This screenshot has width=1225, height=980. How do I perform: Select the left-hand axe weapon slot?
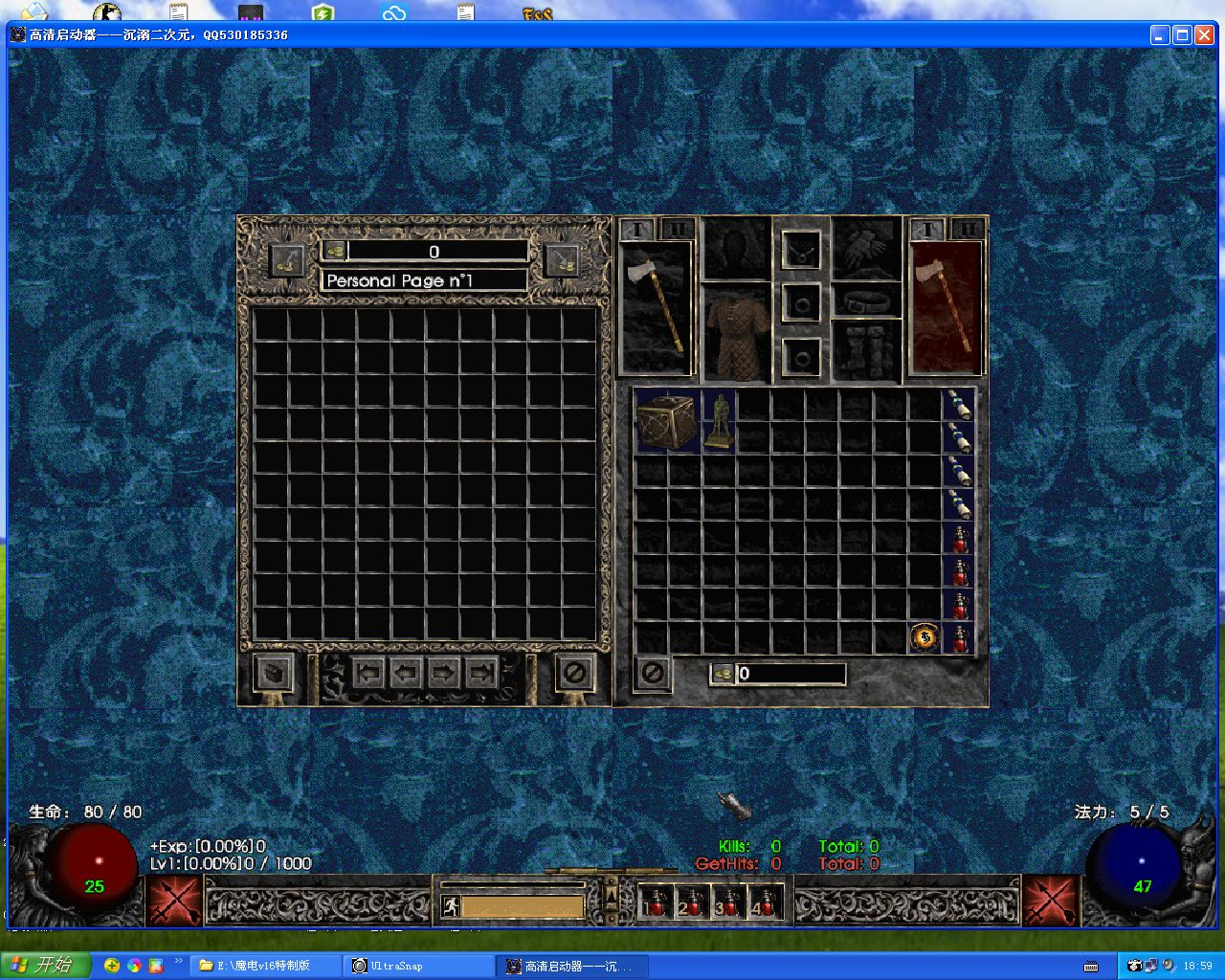657,306
